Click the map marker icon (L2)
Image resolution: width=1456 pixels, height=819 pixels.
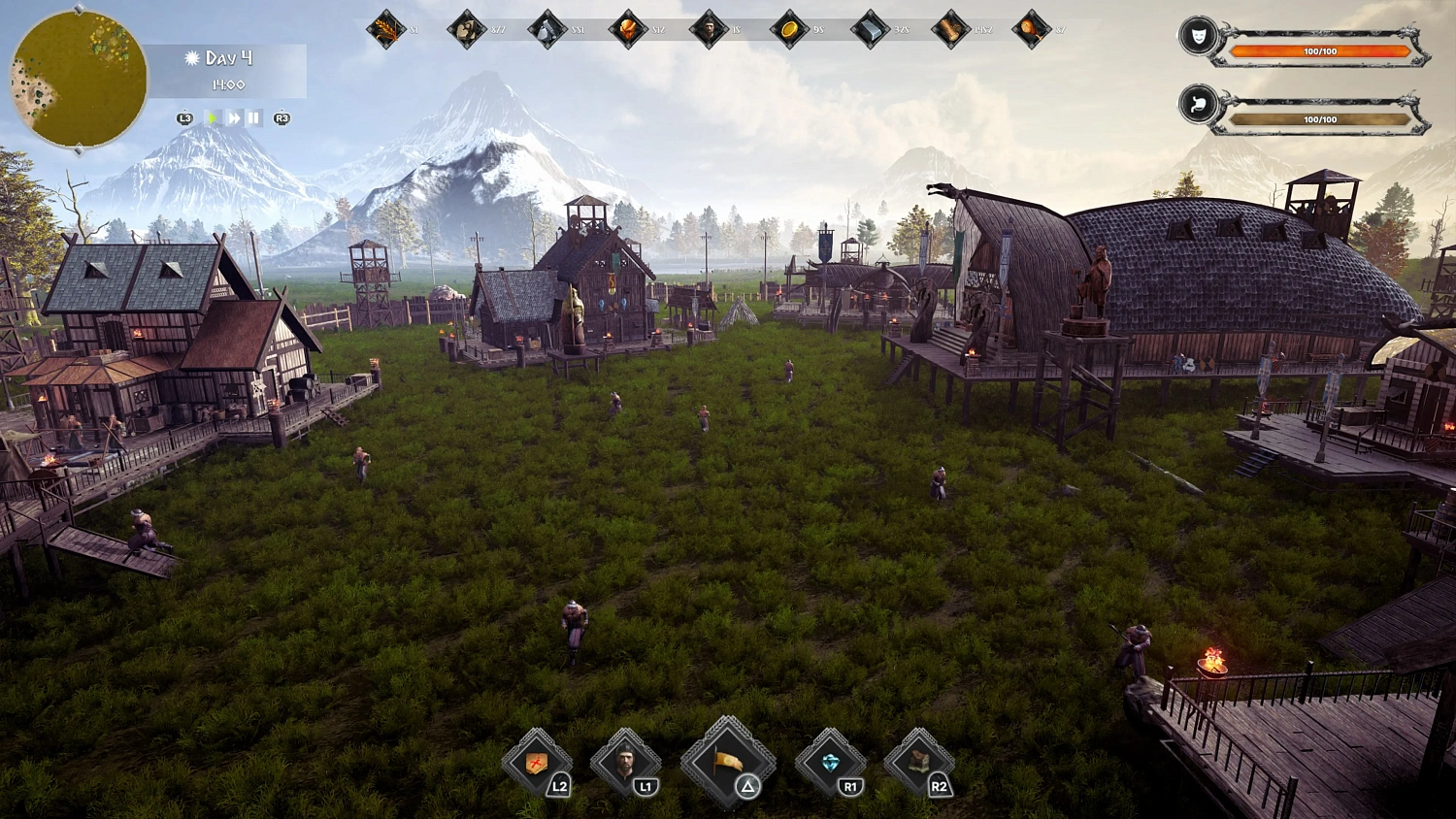pos(535,765)
